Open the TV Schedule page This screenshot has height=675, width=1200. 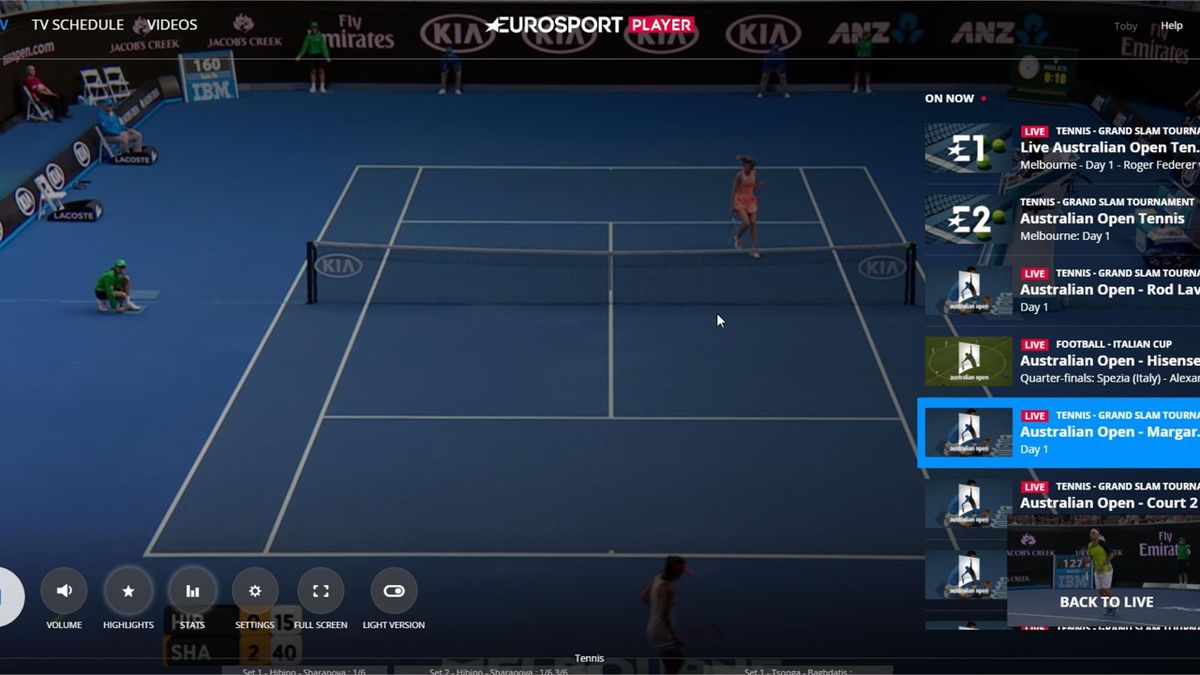pos(77,24)
